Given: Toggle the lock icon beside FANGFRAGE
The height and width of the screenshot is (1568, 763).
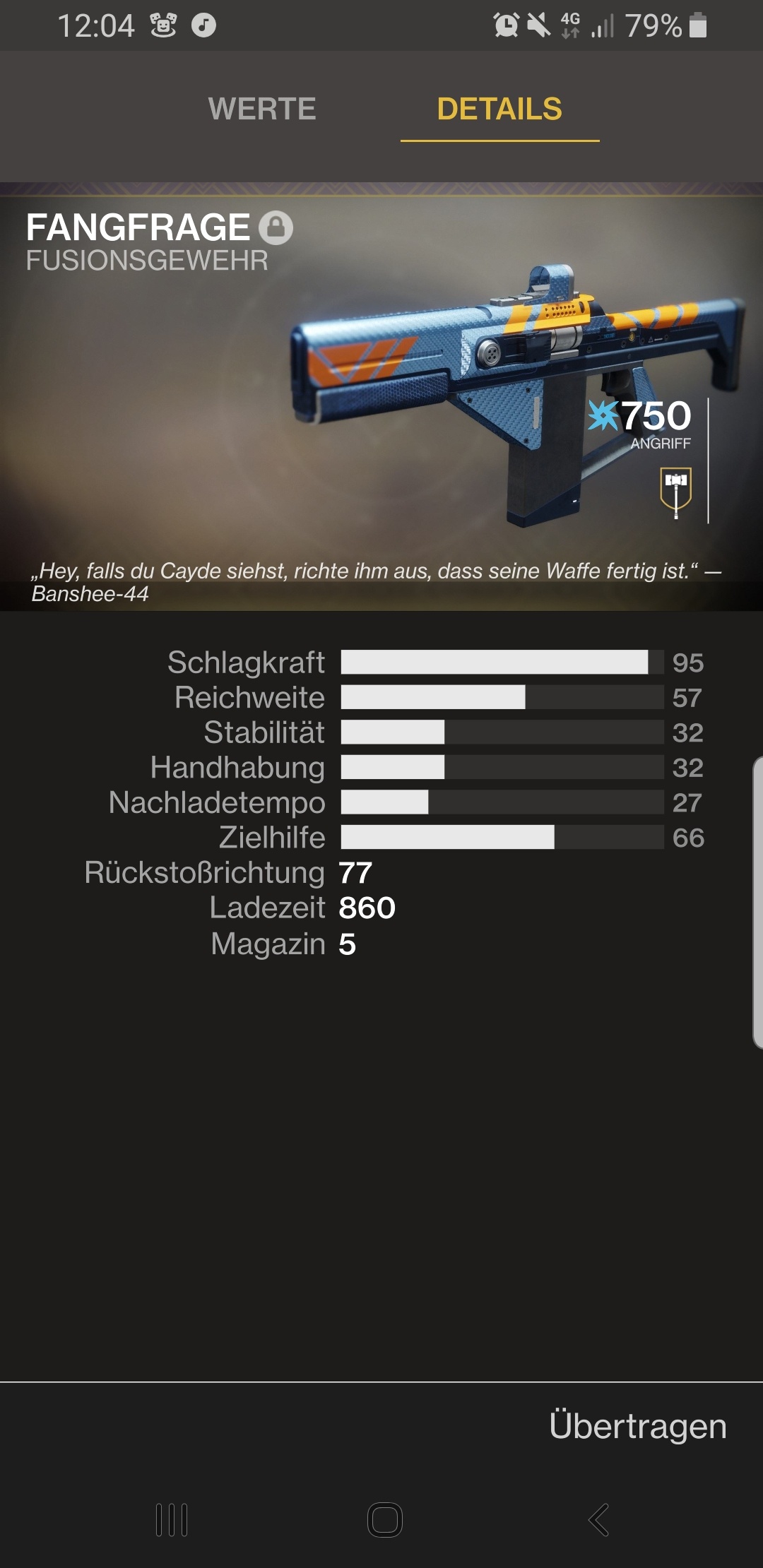Looking at the screenshot, I should [276, 227].
